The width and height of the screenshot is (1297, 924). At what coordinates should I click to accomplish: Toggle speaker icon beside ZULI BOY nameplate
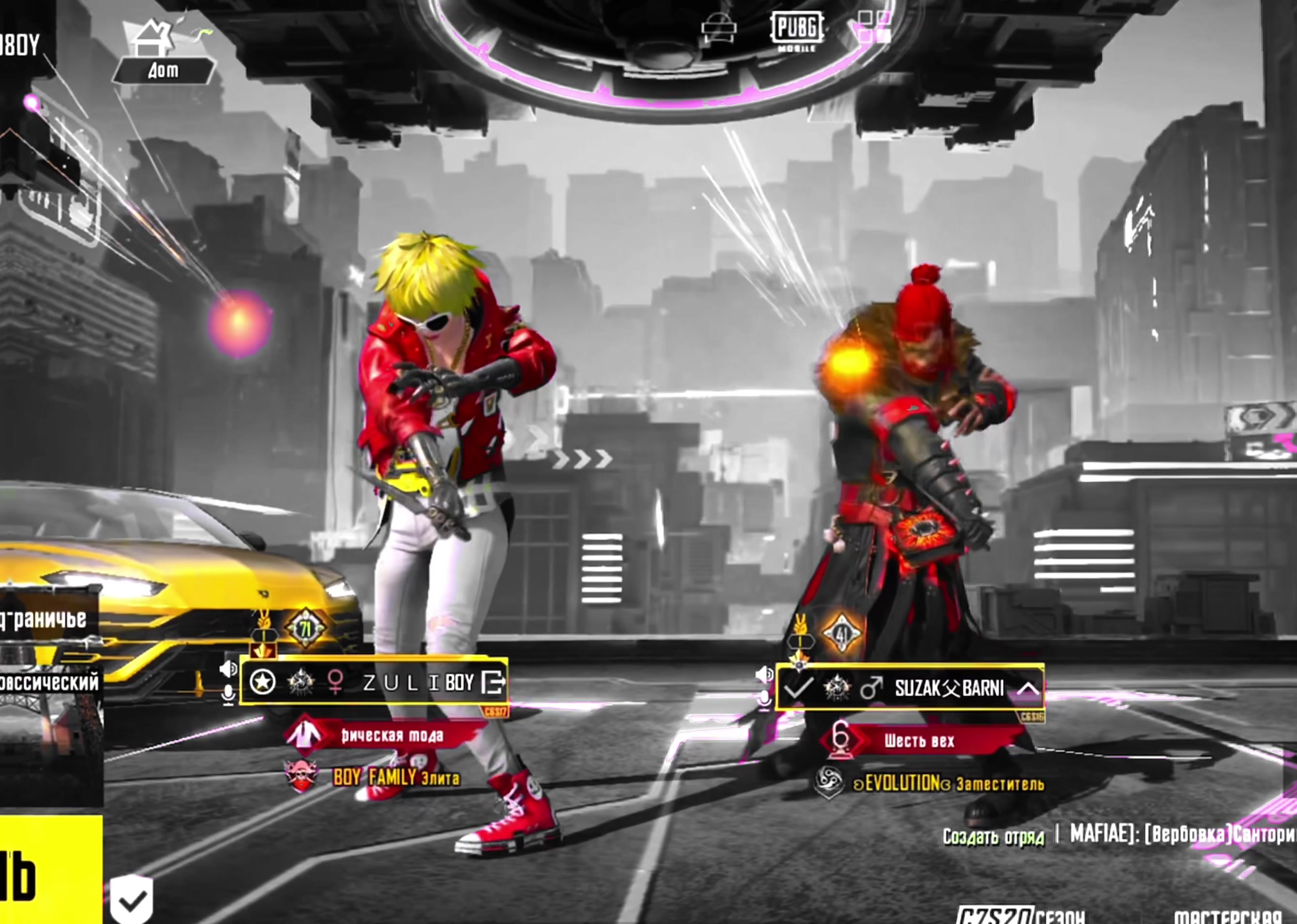pos(229,669)
